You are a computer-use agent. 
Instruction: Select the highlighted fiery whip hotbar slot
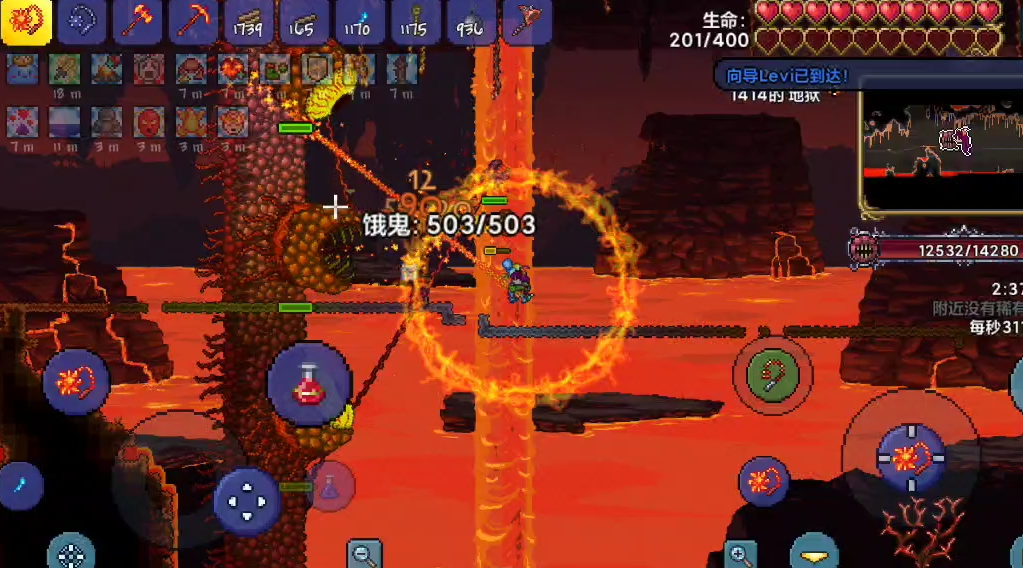click(x=27, y=22)
